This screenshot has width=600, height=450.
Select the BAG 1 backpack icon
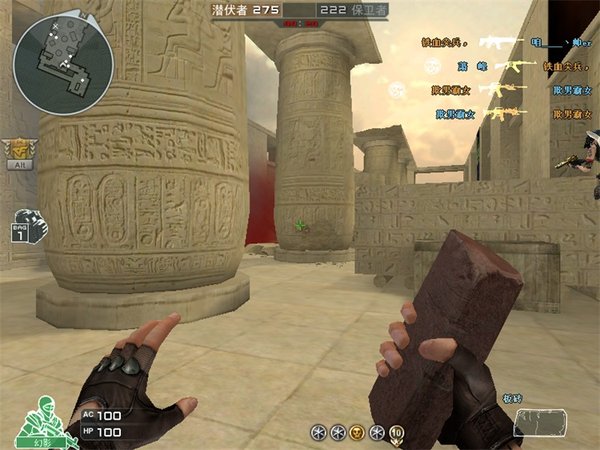tap(29, 227)
